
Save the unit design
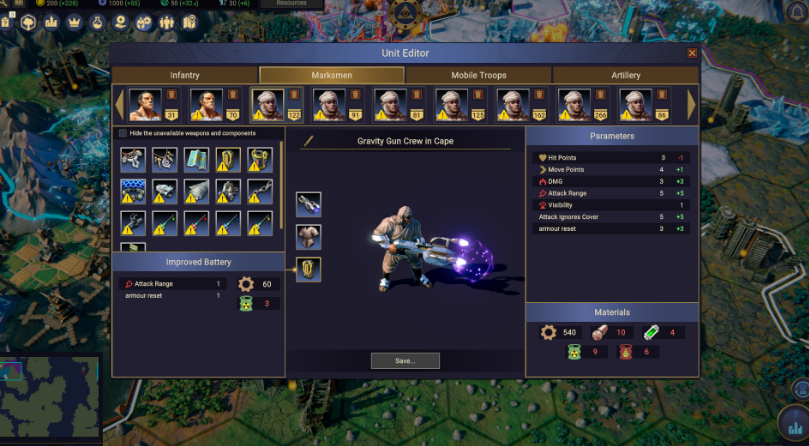[405, 360]
